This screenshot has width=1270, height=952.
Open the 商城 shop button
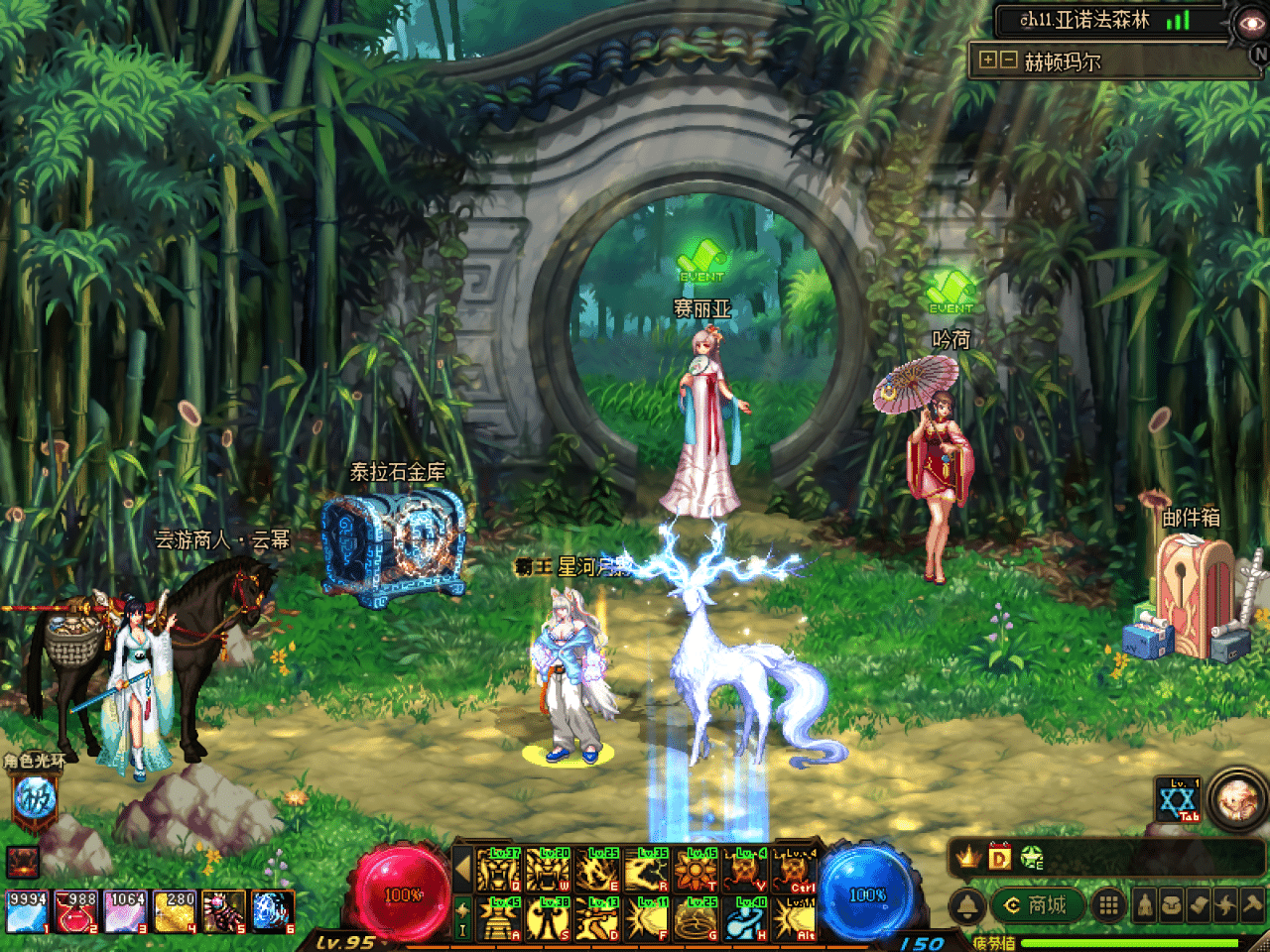click(x=1035, y=904)
